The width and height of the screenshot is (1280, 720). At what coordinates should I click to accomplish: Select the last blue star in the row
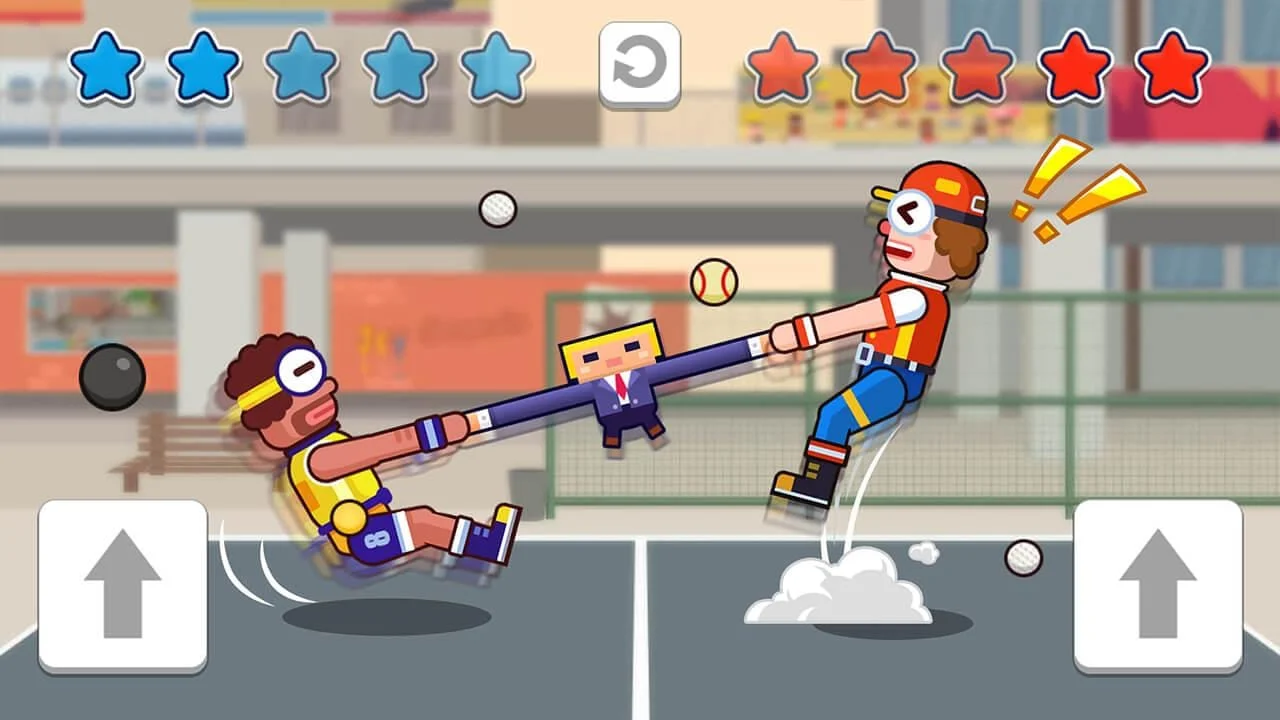click(x=499, y=66)
